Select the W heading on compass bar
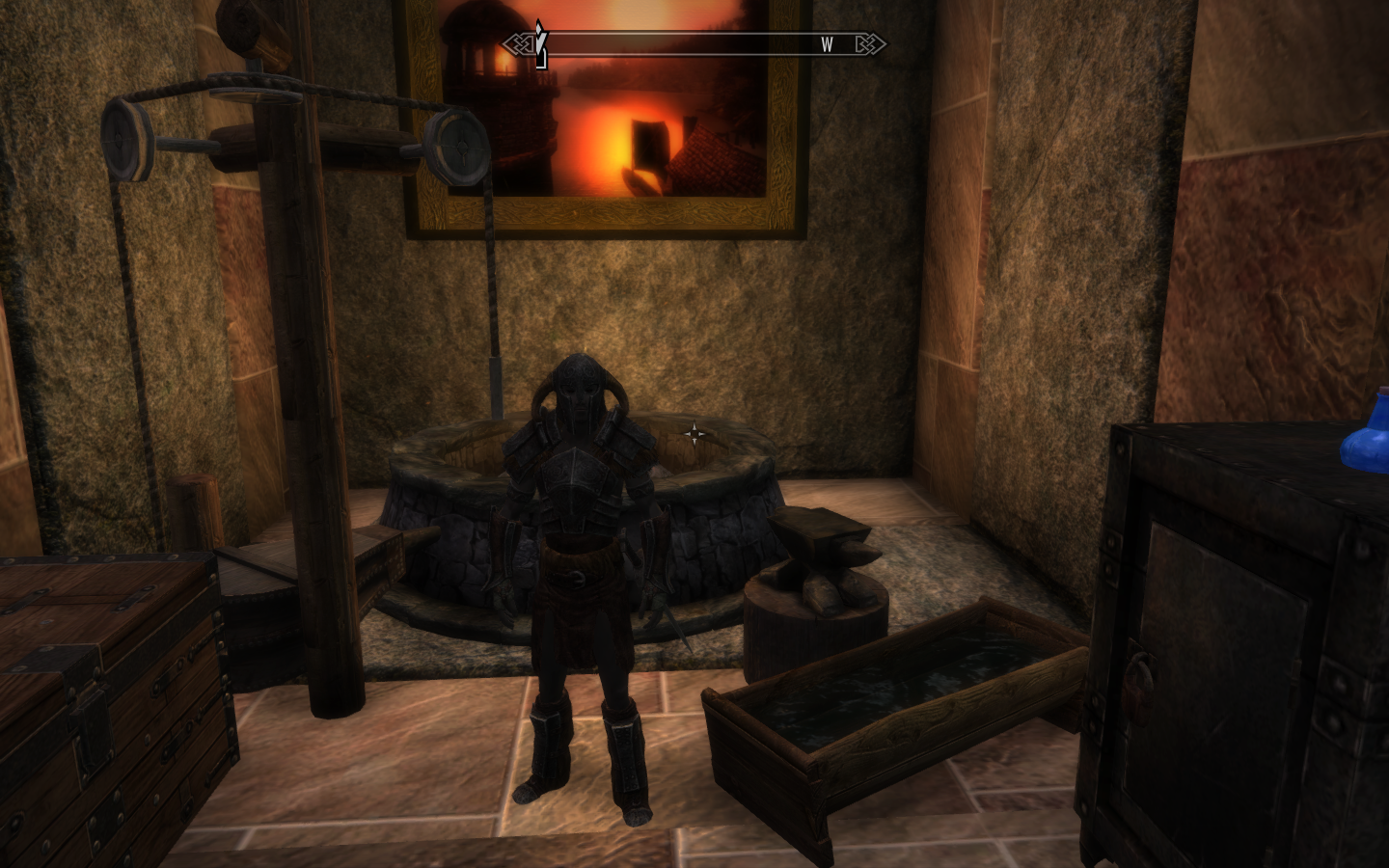Viewport: 1389px width, 868px height. (827, 44)
